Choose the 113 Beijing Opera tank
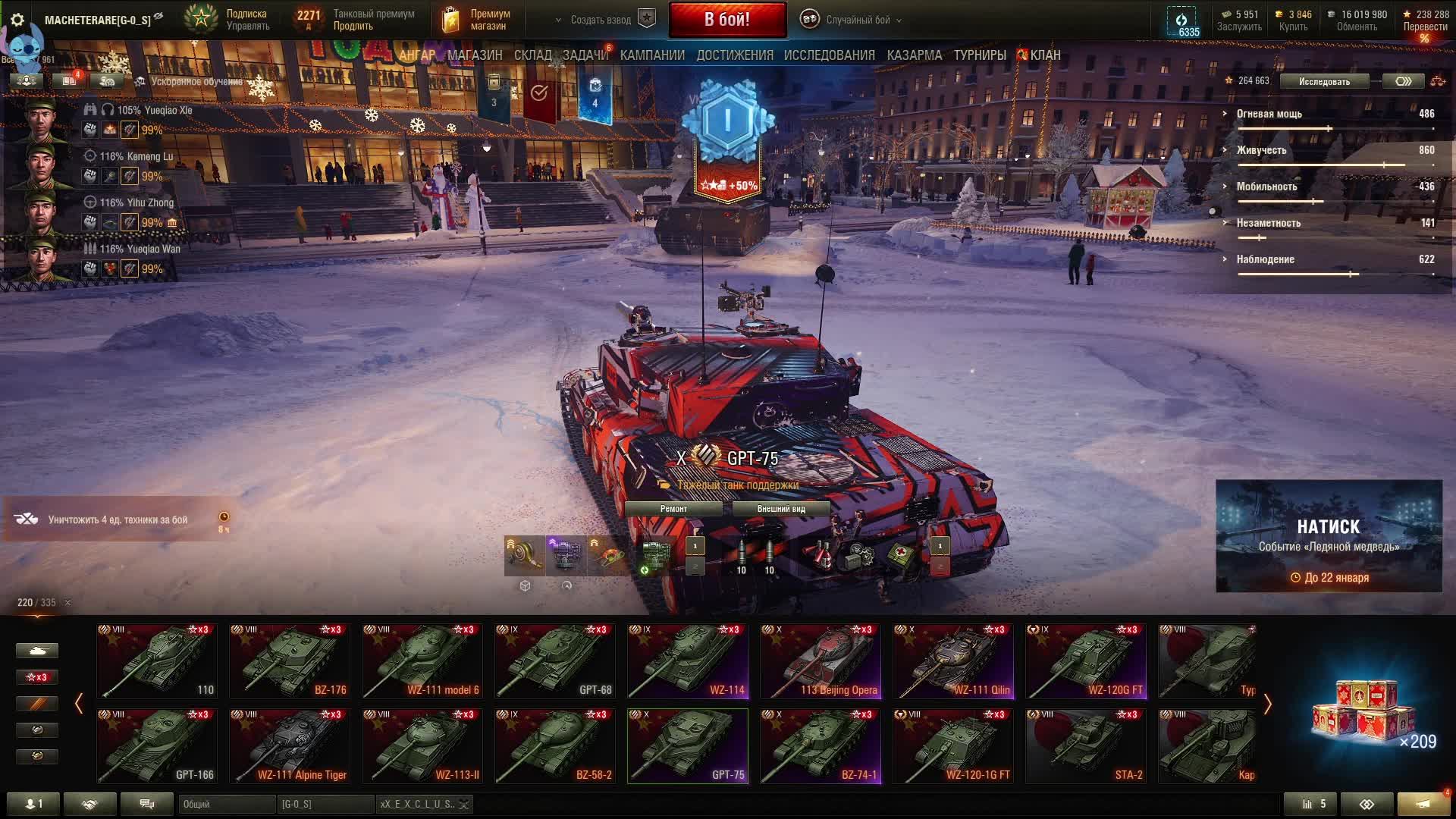 click(821, 661)
